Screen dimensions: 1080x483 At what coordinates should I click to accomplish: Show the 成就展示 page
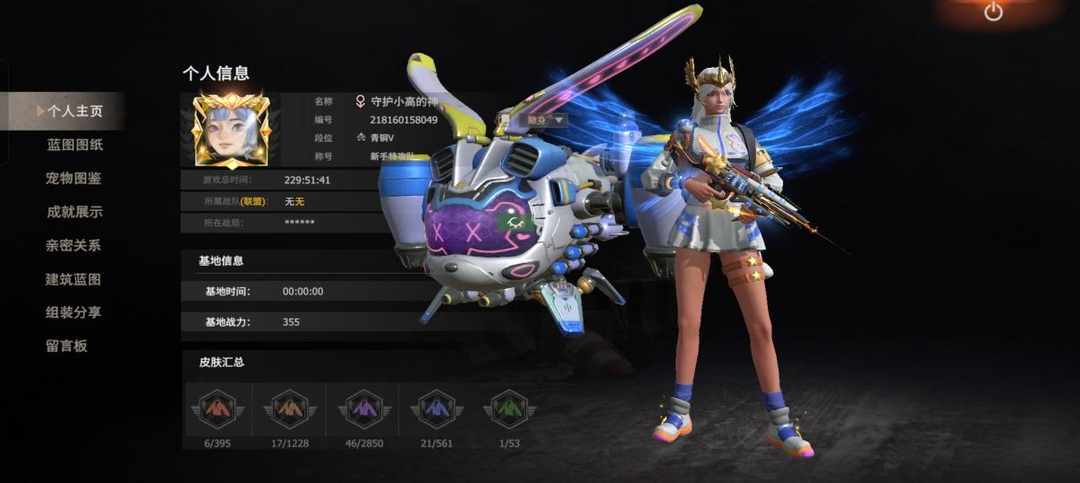pos(74,212)
